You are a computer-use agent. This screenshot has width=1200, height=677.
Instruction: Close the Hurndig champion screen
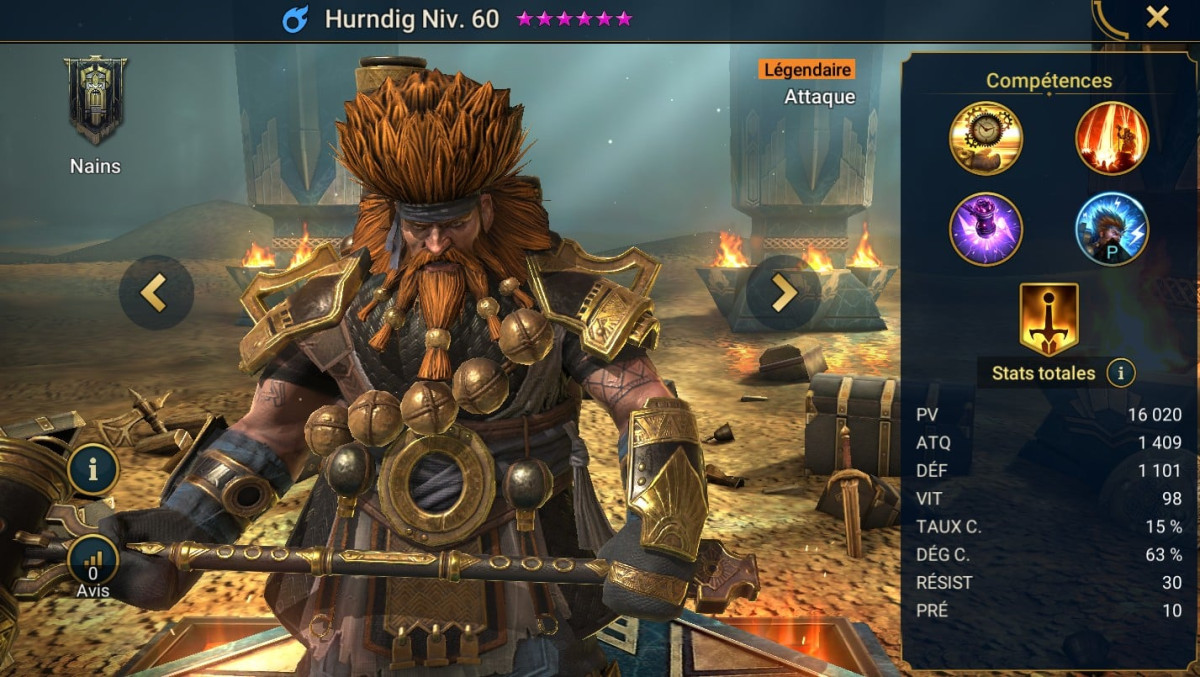1157,17
